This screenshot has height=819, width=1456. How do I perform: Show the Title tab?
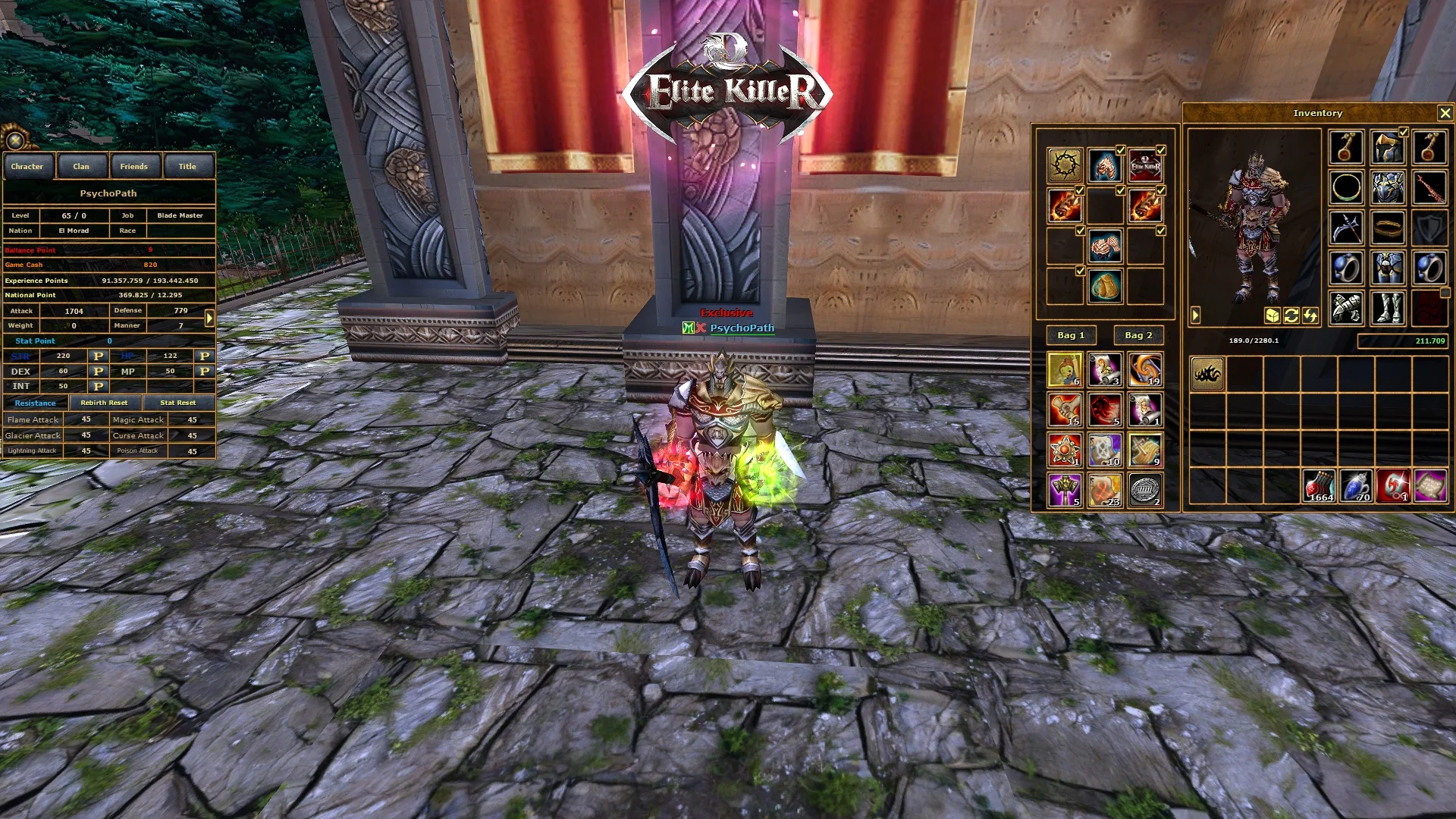(187, 167)
